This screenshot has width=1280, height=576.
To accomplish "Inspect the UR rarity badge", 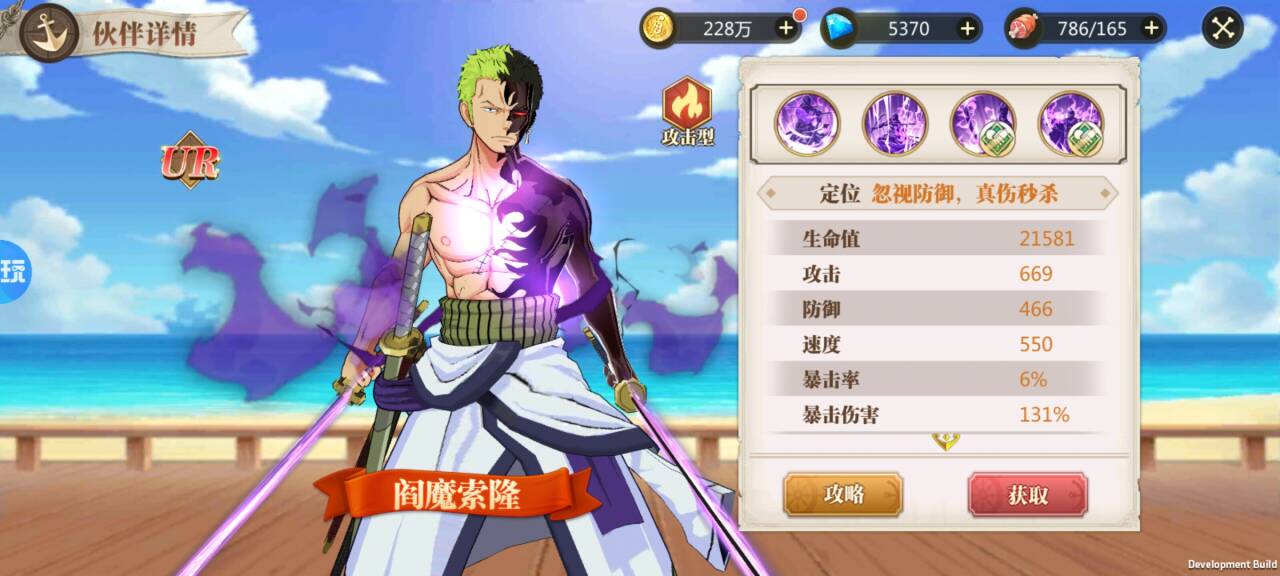I will (x=190, y=161).
